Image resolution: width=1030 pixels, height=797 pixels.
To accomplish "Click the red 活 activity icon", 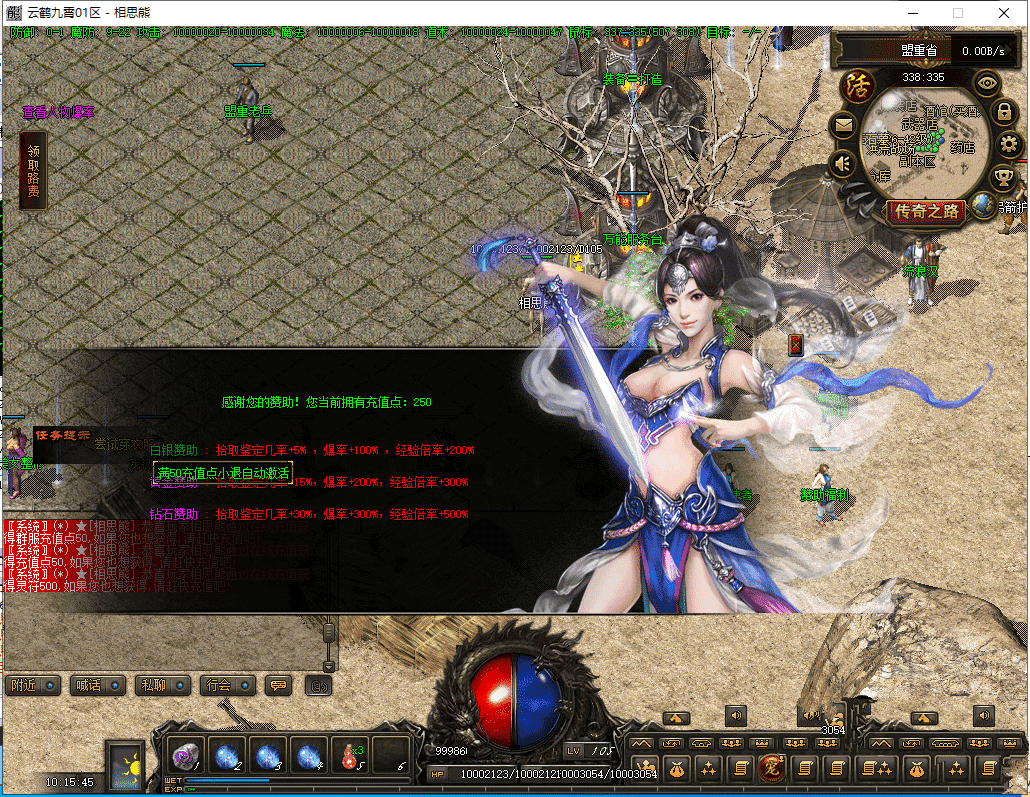I will point(855,85).
